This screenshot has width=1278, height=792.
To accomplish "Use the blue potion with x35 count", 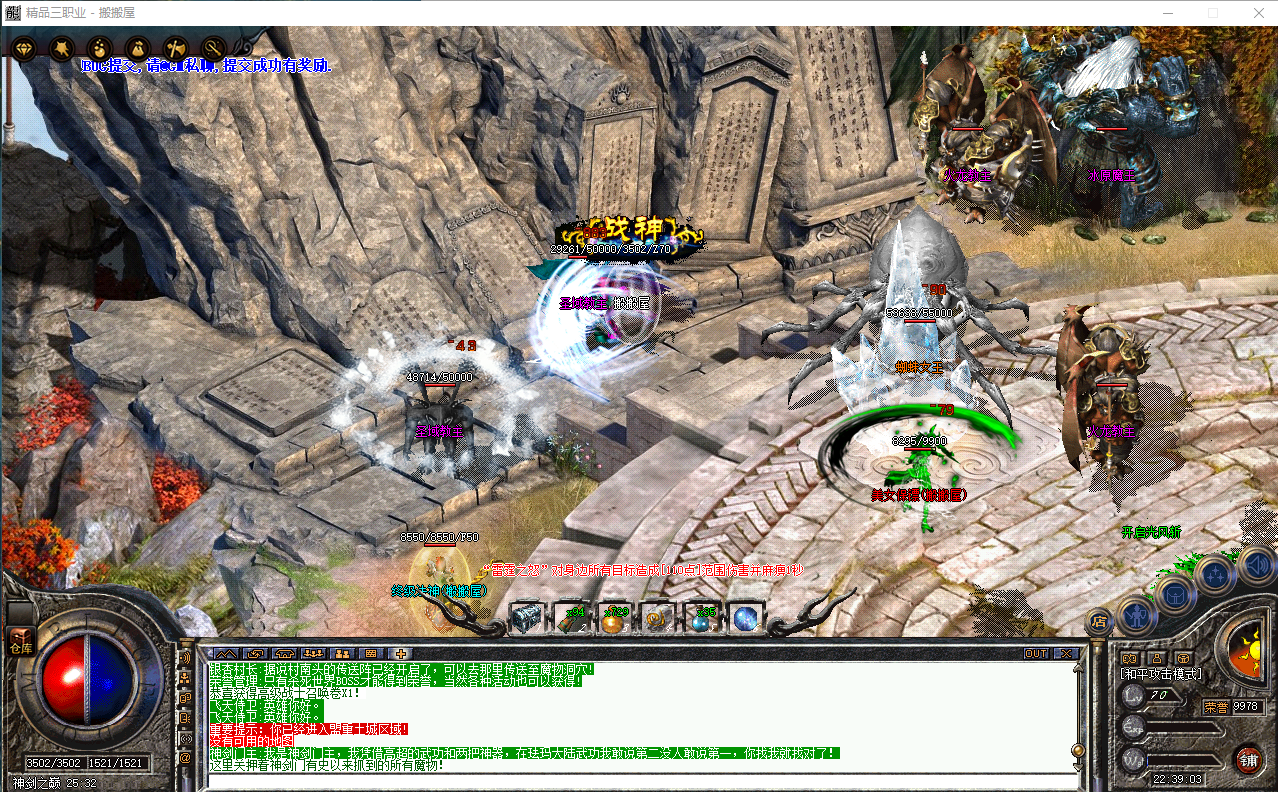I will click(702, 619).
